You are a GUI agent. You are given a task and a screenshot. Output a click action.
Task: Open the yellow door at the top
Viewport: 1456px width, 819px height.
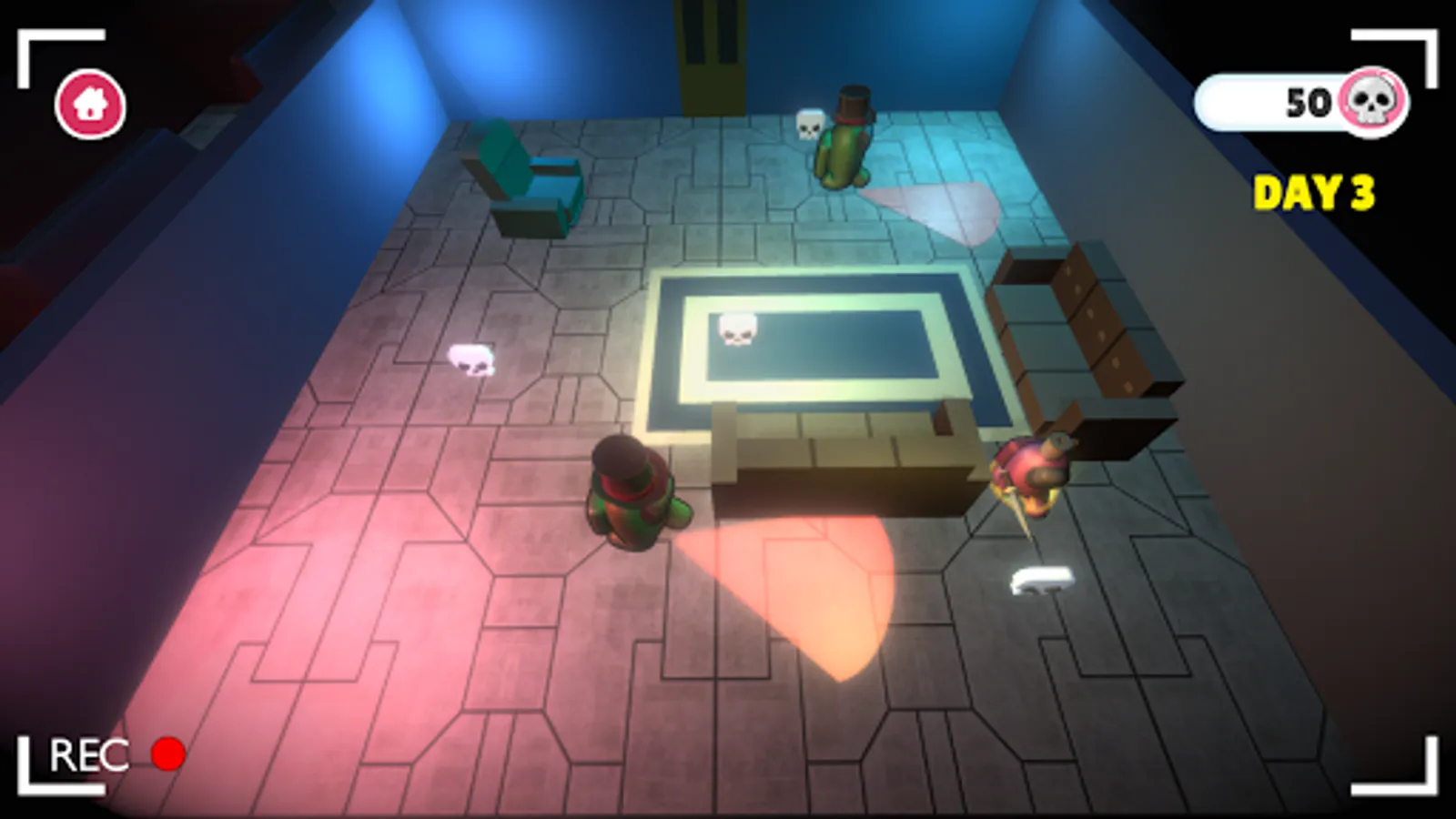(709, 50)
